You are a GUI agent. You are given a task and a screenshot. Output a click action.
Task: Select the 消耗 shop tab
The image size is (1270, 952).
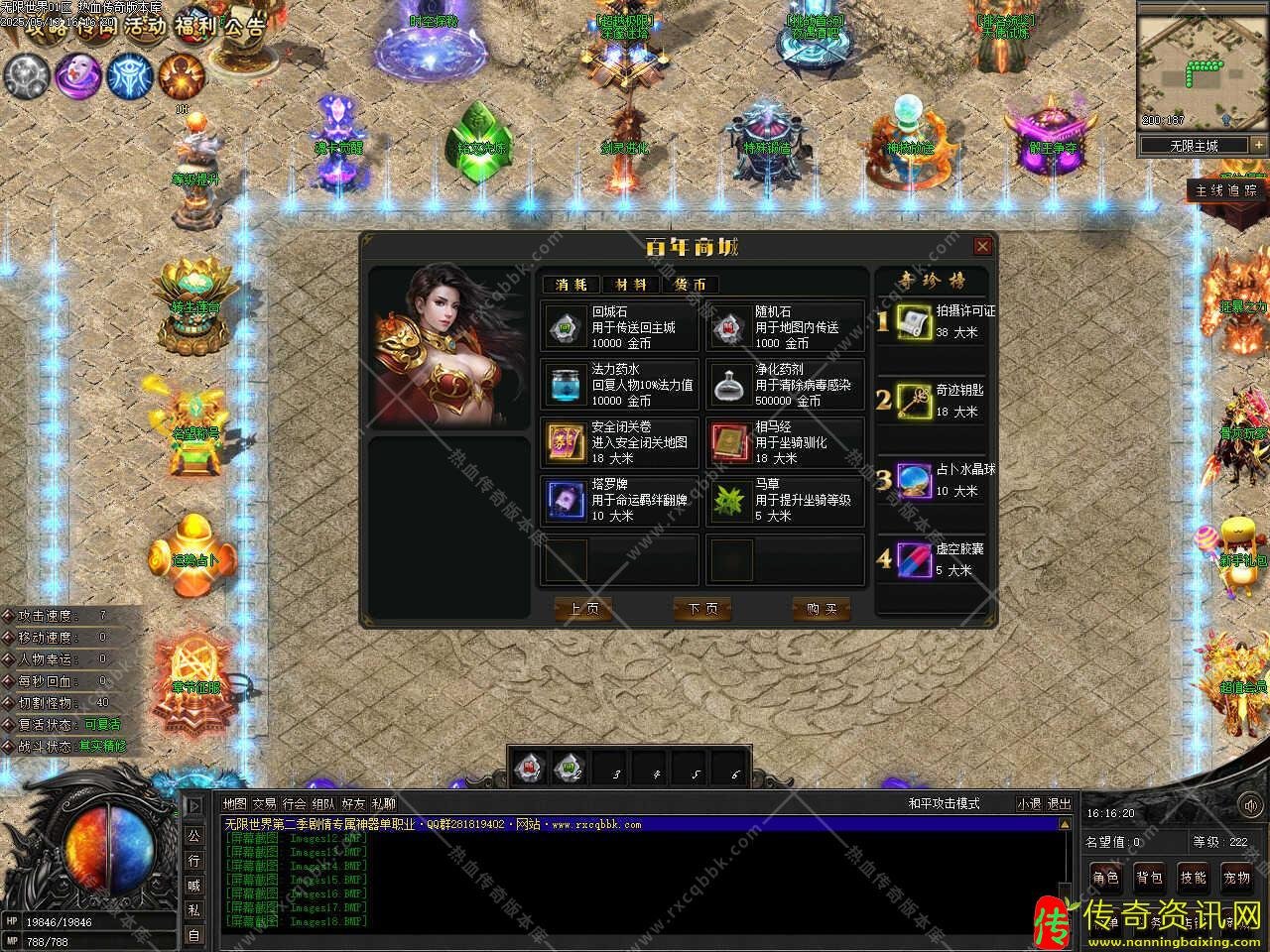(571, 285)
